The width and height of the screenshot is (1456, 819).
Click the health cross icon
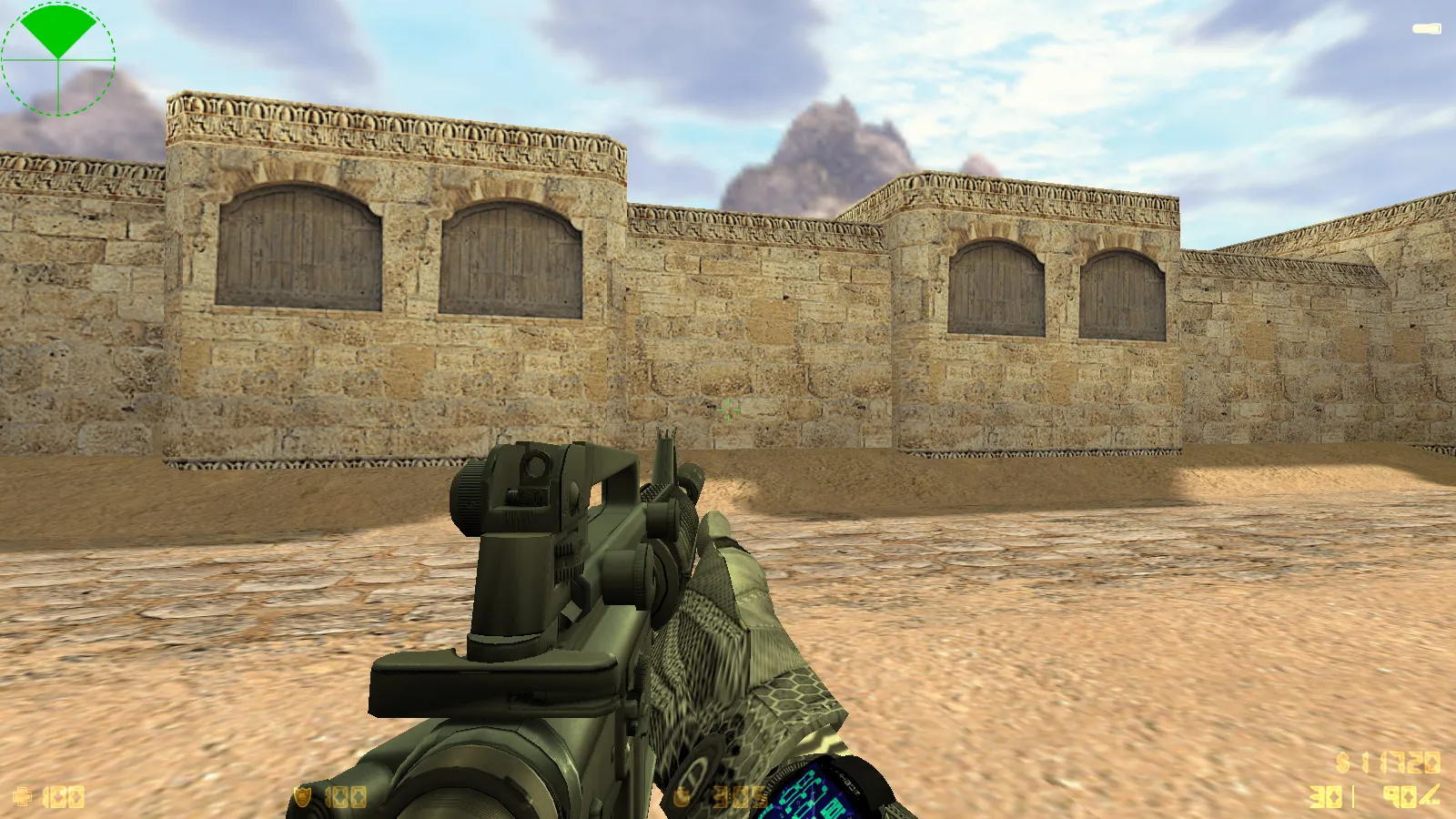point(23,798)
